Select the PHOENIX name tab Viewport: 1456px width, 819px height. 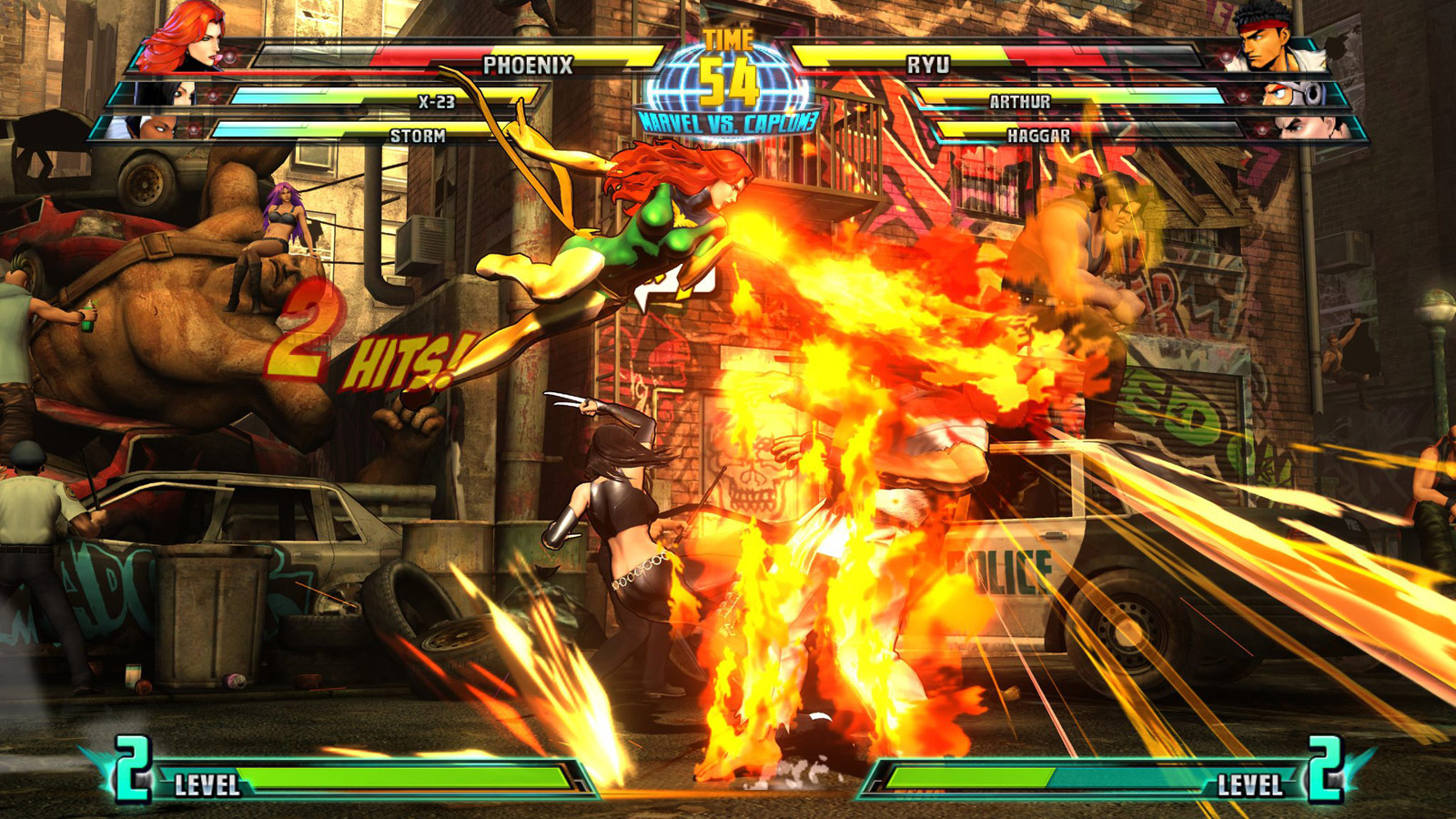click(x=529, y=64)
